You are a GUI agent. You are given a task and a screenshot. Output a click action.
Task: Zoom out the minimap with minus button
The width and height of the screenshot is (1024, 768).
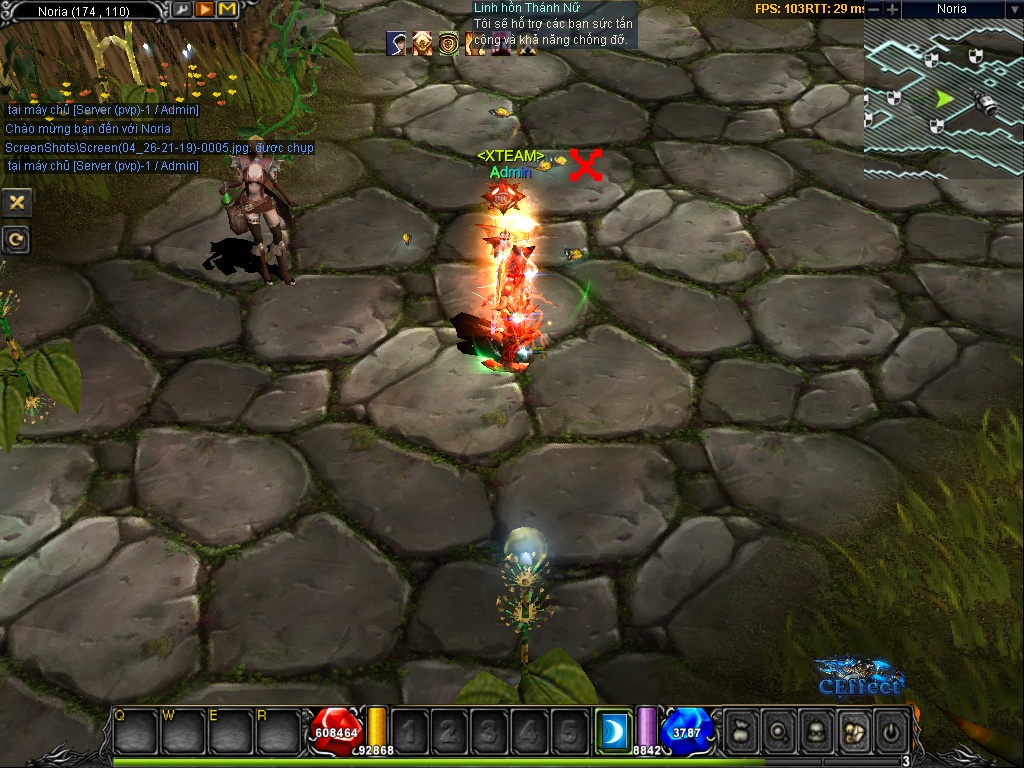click(873, 9)
